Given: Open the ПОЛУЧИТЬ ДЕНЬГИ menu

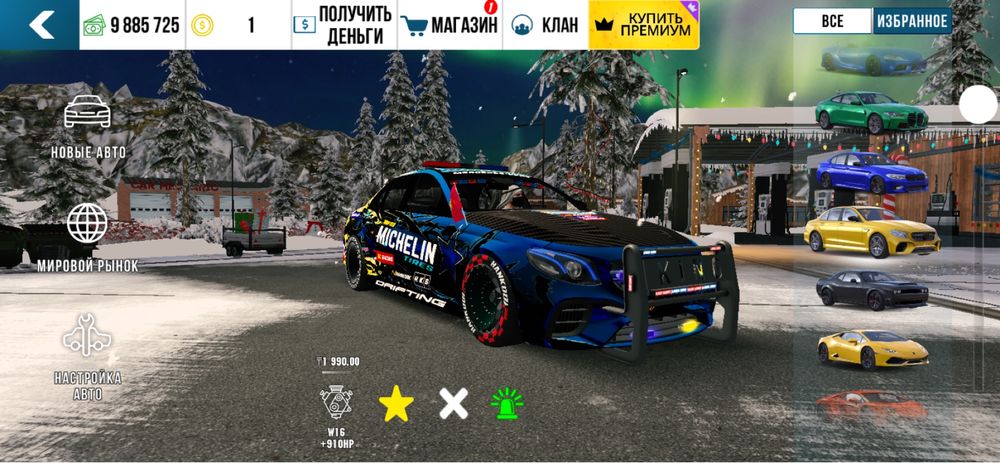Looking at the screenshot, I should [343, 25].
